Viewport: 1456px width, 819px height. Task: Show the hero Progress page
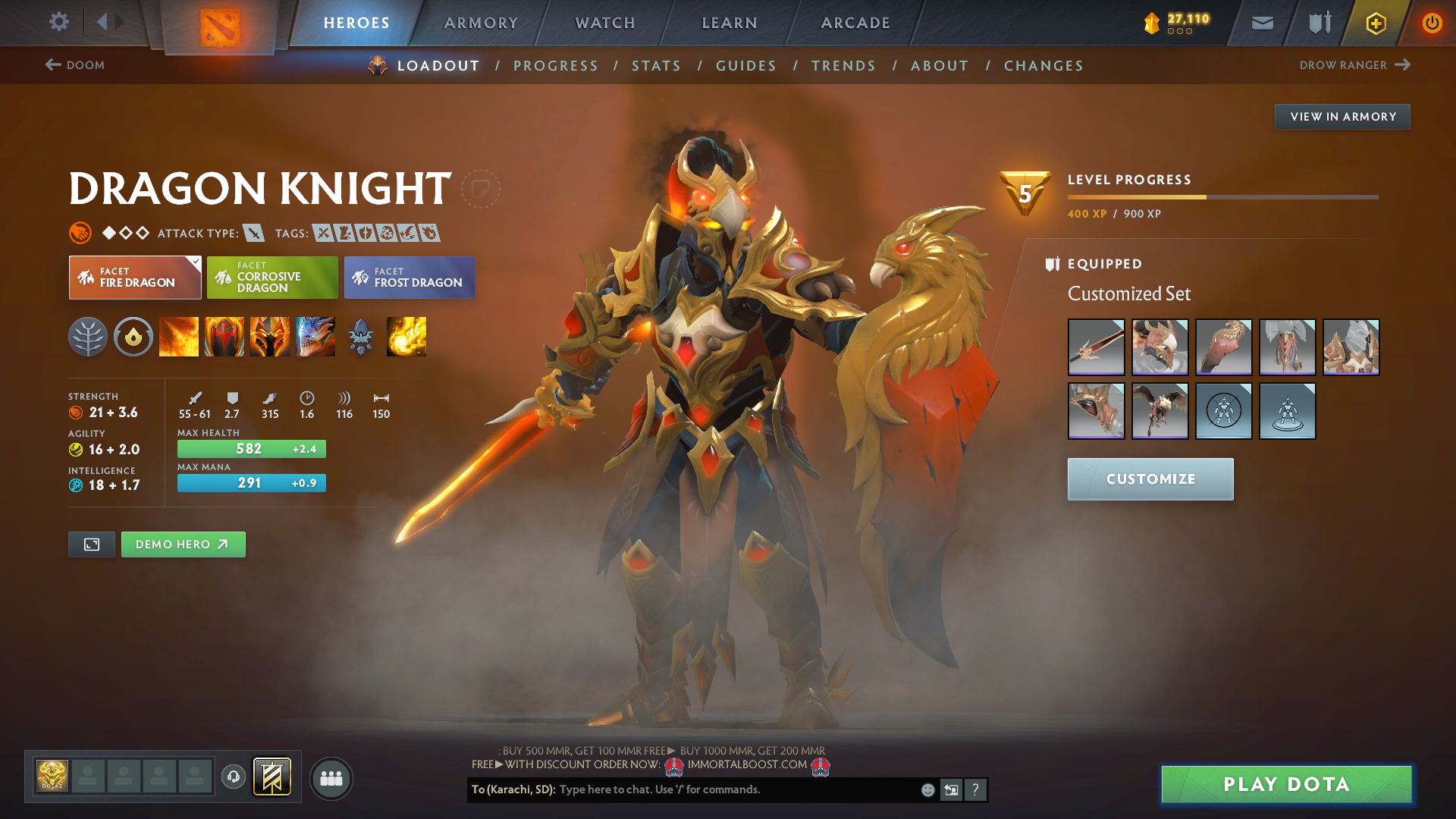(556, 66)
